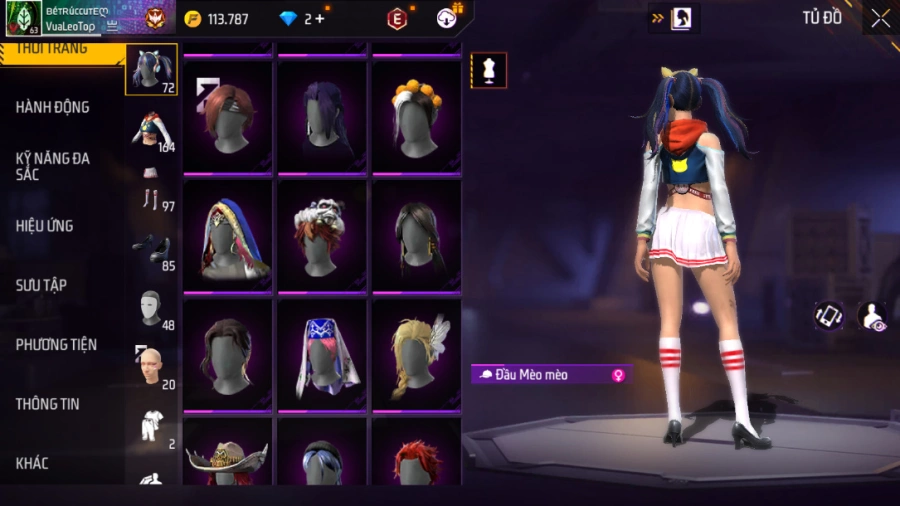Click the mannequin preview icon
Image resolution: width=900 pixels, height=506 pixels.
pyautogui.click(x=489, y=71)
